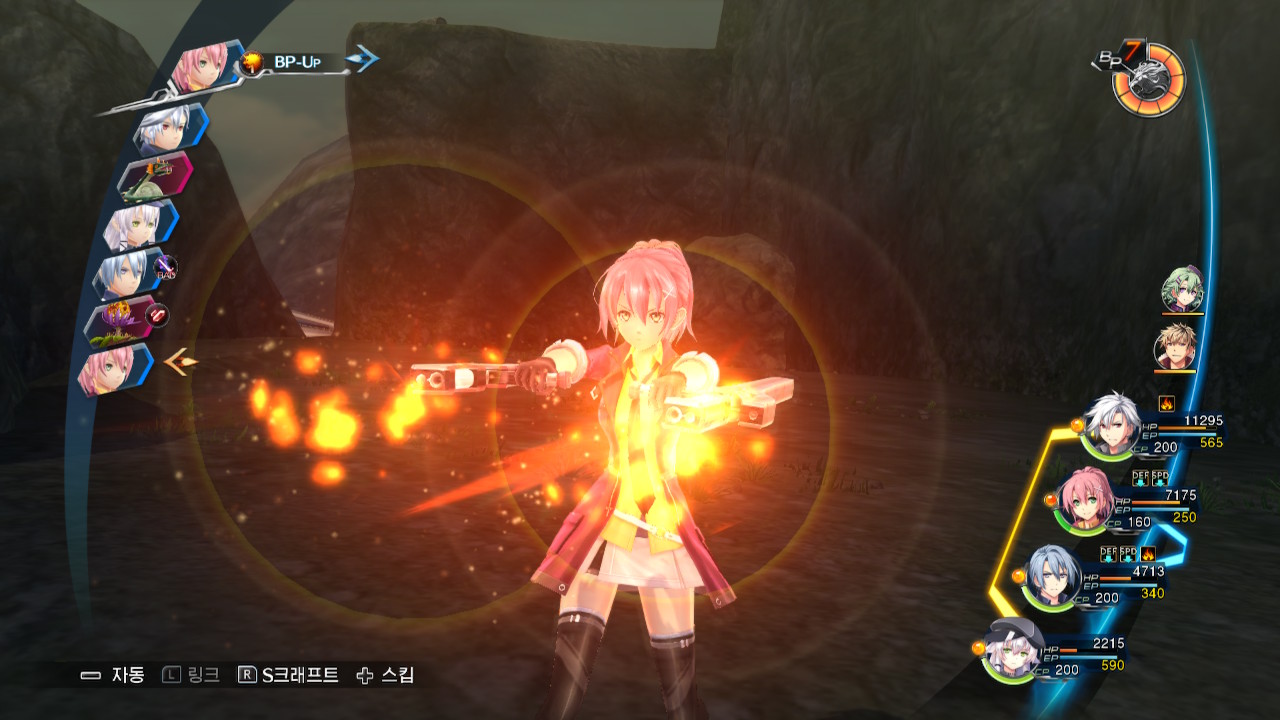Viewport: 1280px width, 720px height.
Task: Click the red turn bonus icon beside the flower enemy
Action: coord(157,316)
